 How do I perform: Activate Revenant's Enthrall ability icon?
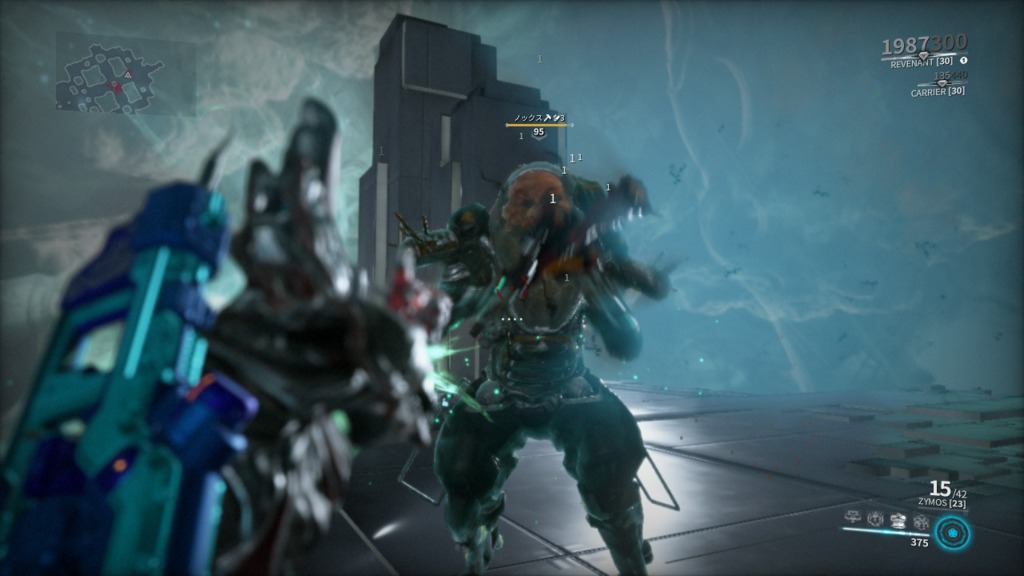click(x=853, y=518)
